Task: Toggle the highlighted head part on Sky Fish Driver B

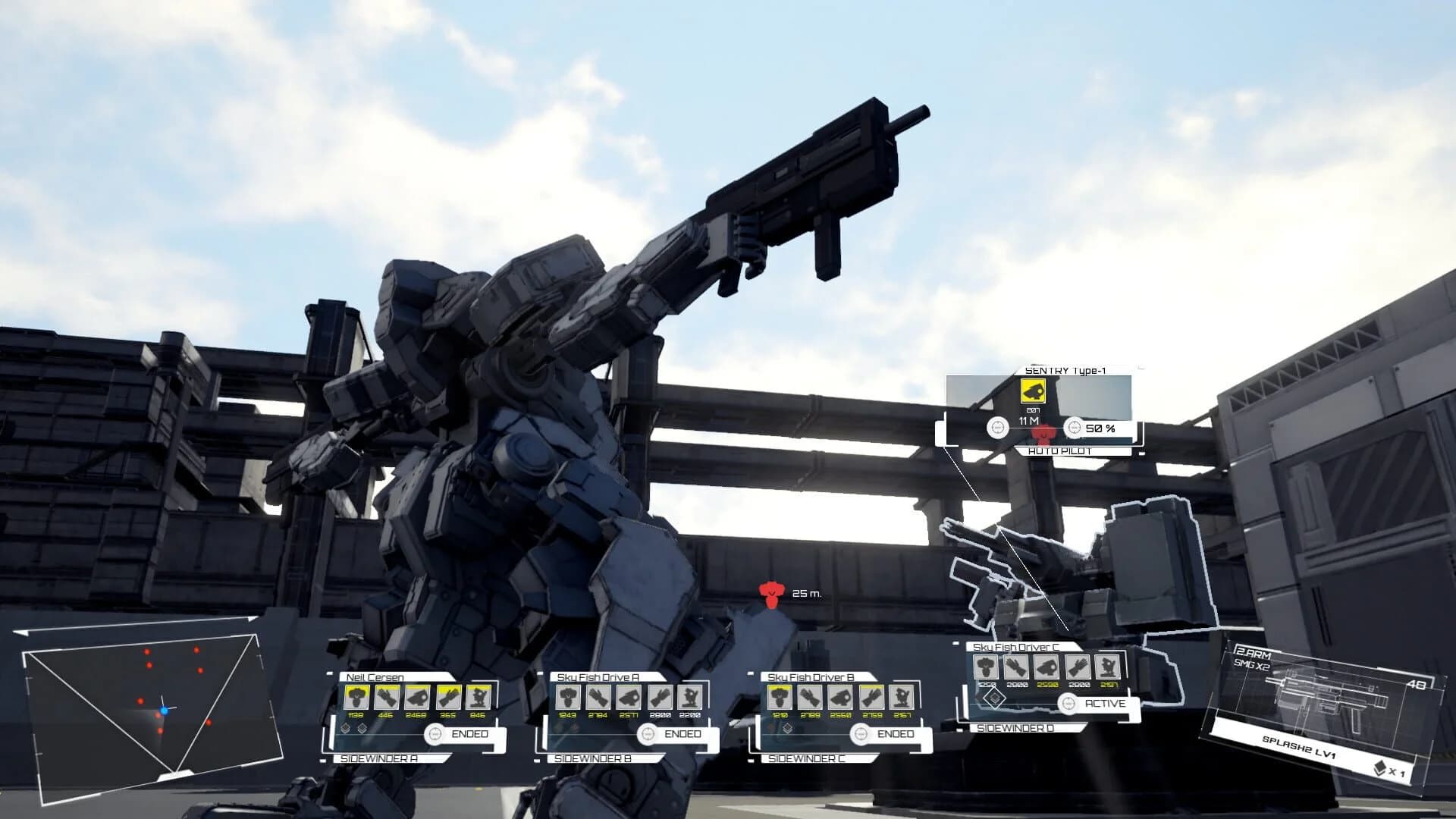Action: coord(780,698)
